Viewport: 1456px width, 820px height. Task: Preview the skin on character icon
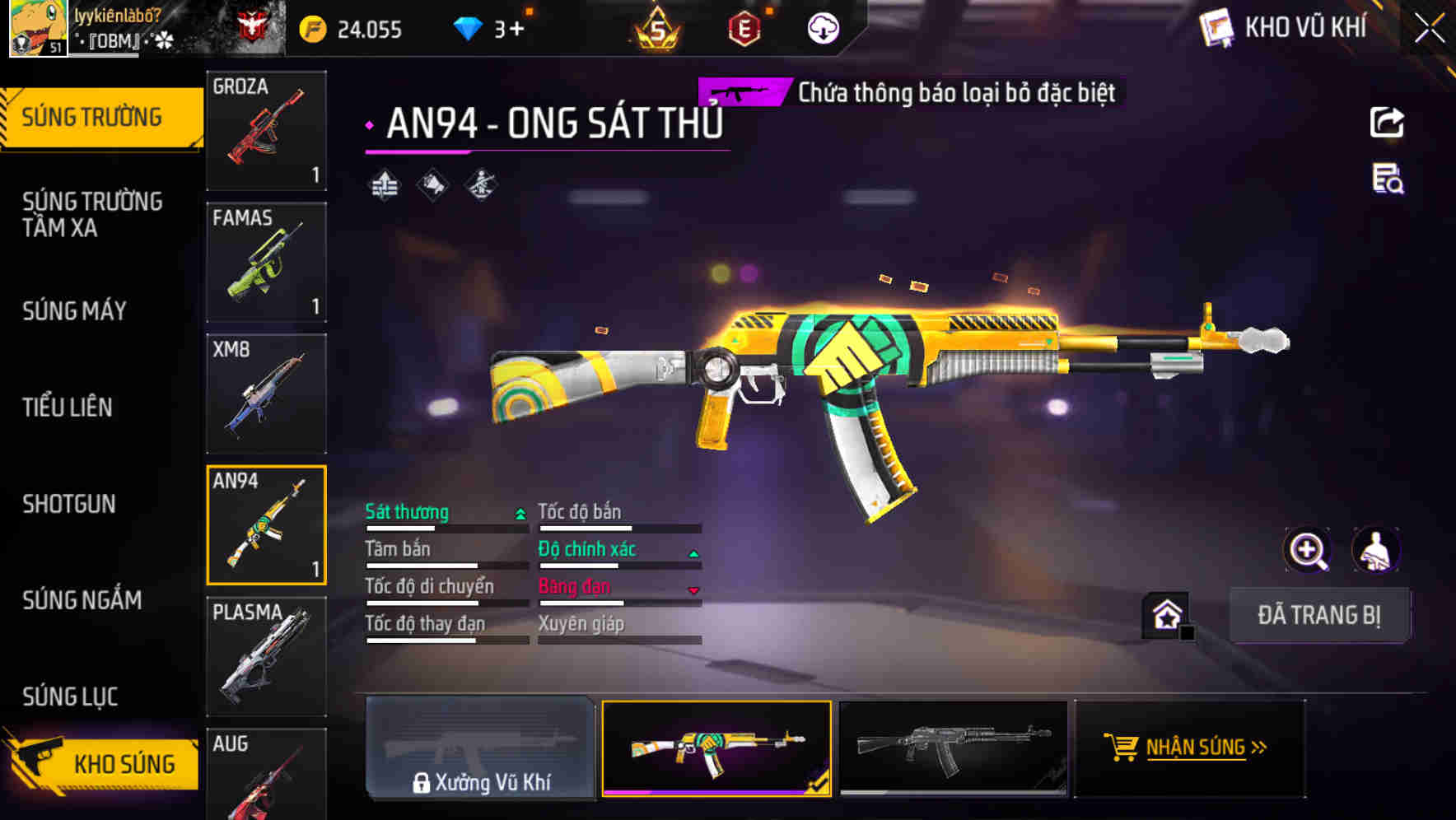coord(1375,550)
